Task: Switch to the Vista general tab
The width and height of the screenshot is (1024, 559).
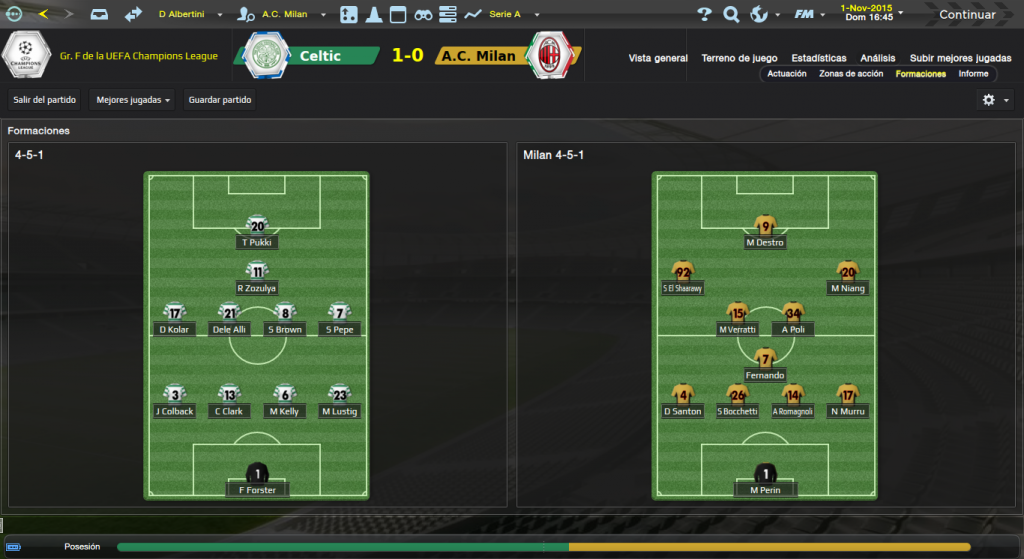Action: [658, 58]
